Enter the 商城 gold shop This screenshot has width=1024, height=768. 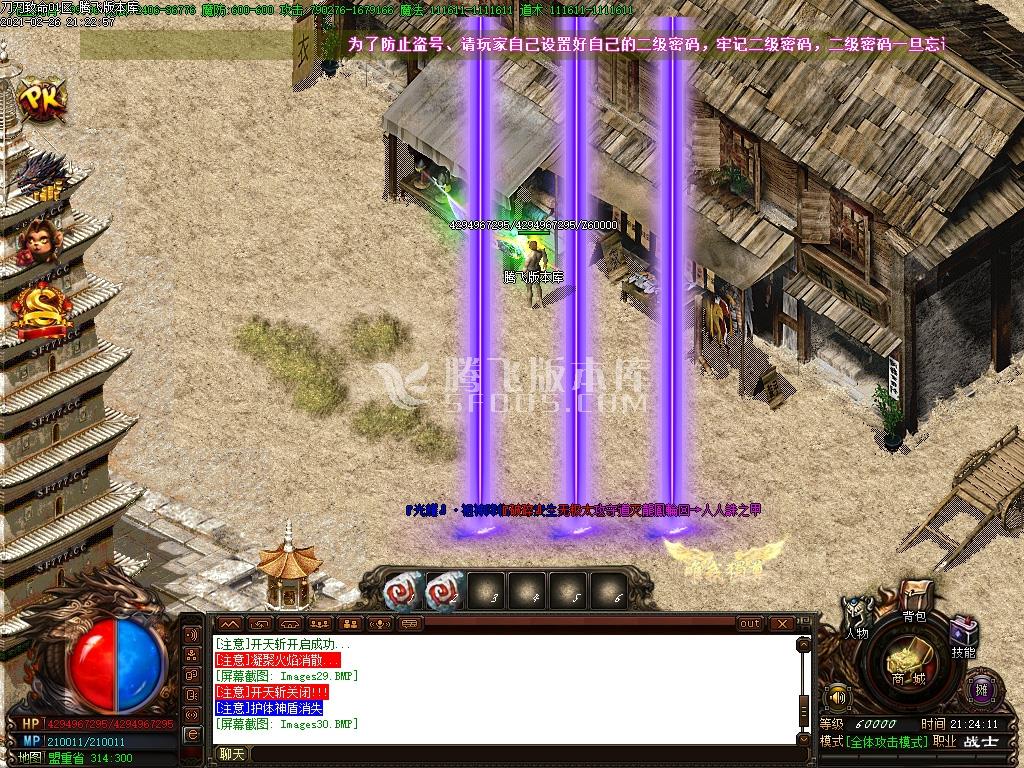[x=911, y=665]
